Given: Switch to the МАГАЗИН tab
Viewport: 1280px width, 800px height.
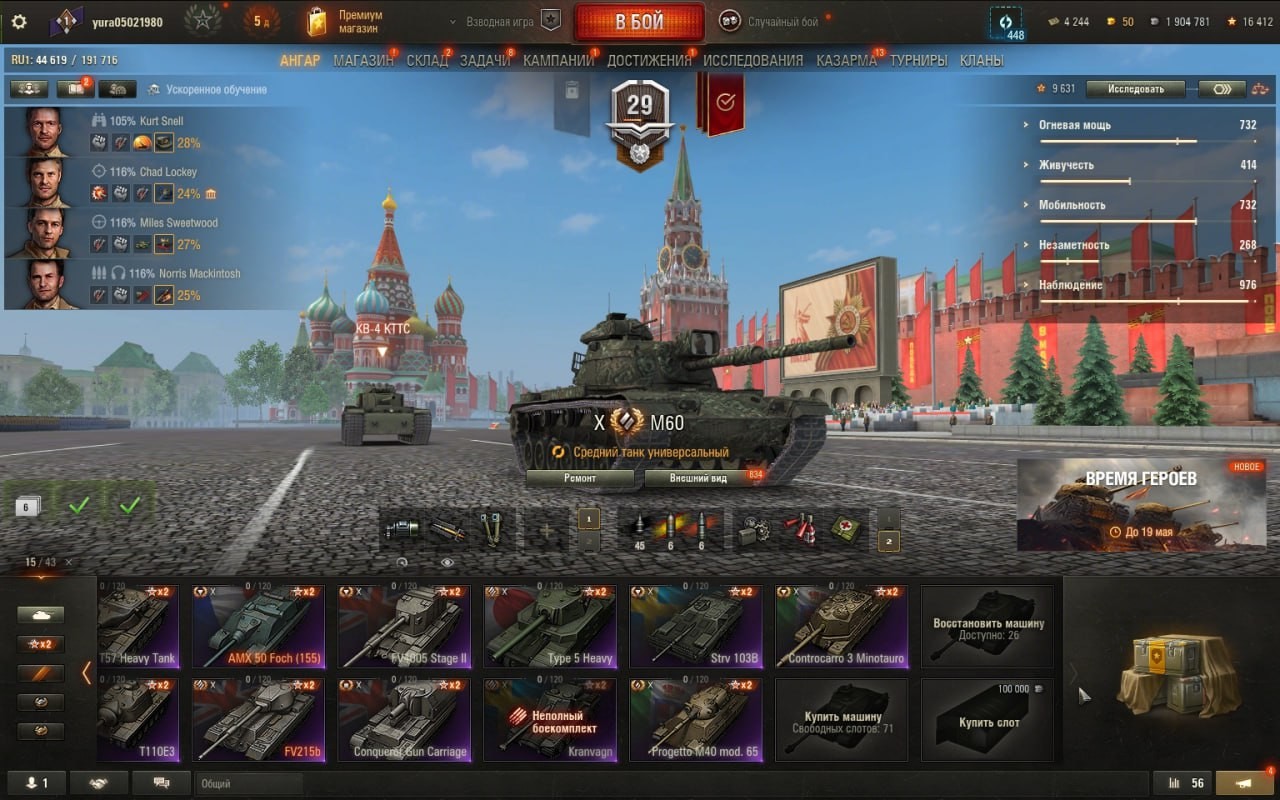Looking at the screenshot, I should (x=363, y=60).
